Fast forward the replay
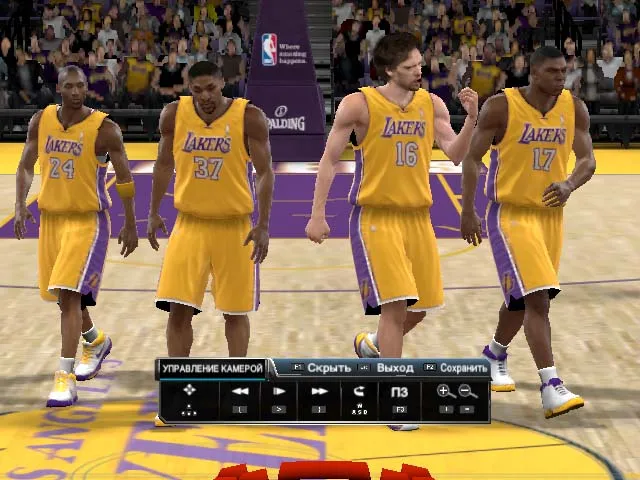Screen dimensions: 640x480 (319, 392)
